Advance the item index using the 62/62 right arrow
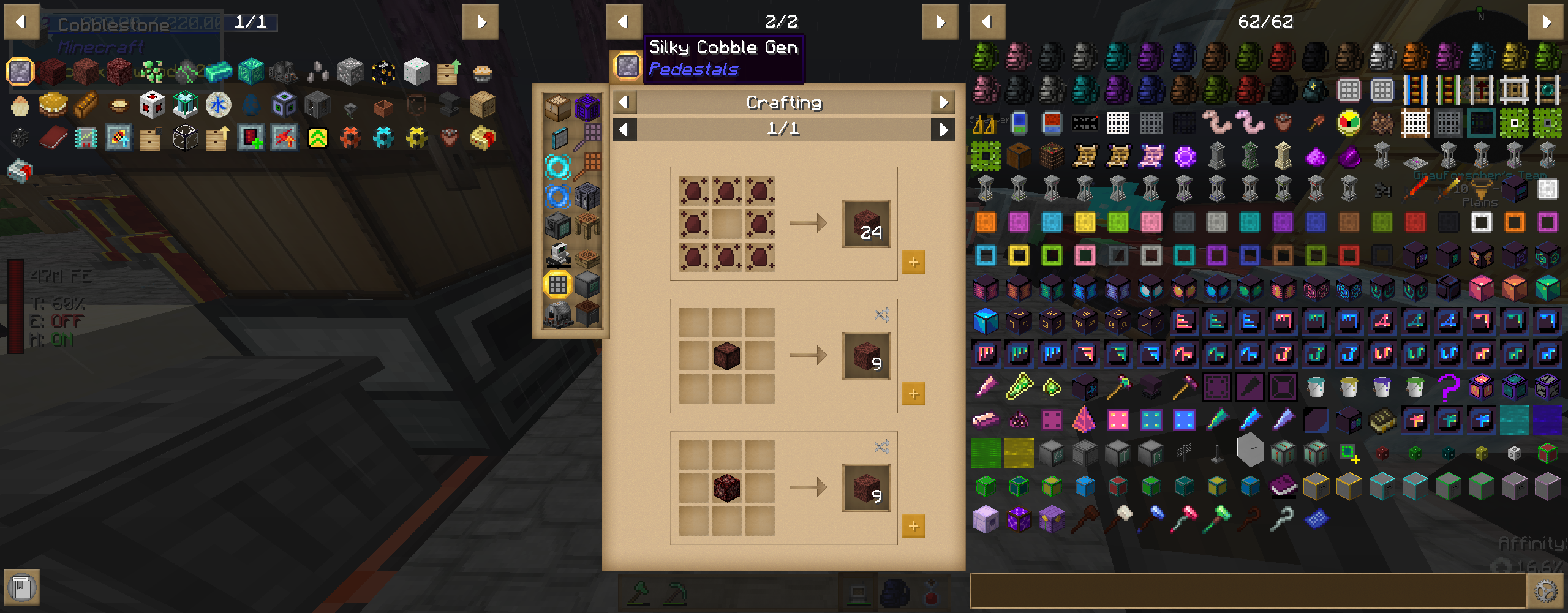The width and height of the screenshot is (1568, 613). coord(1547,20)
